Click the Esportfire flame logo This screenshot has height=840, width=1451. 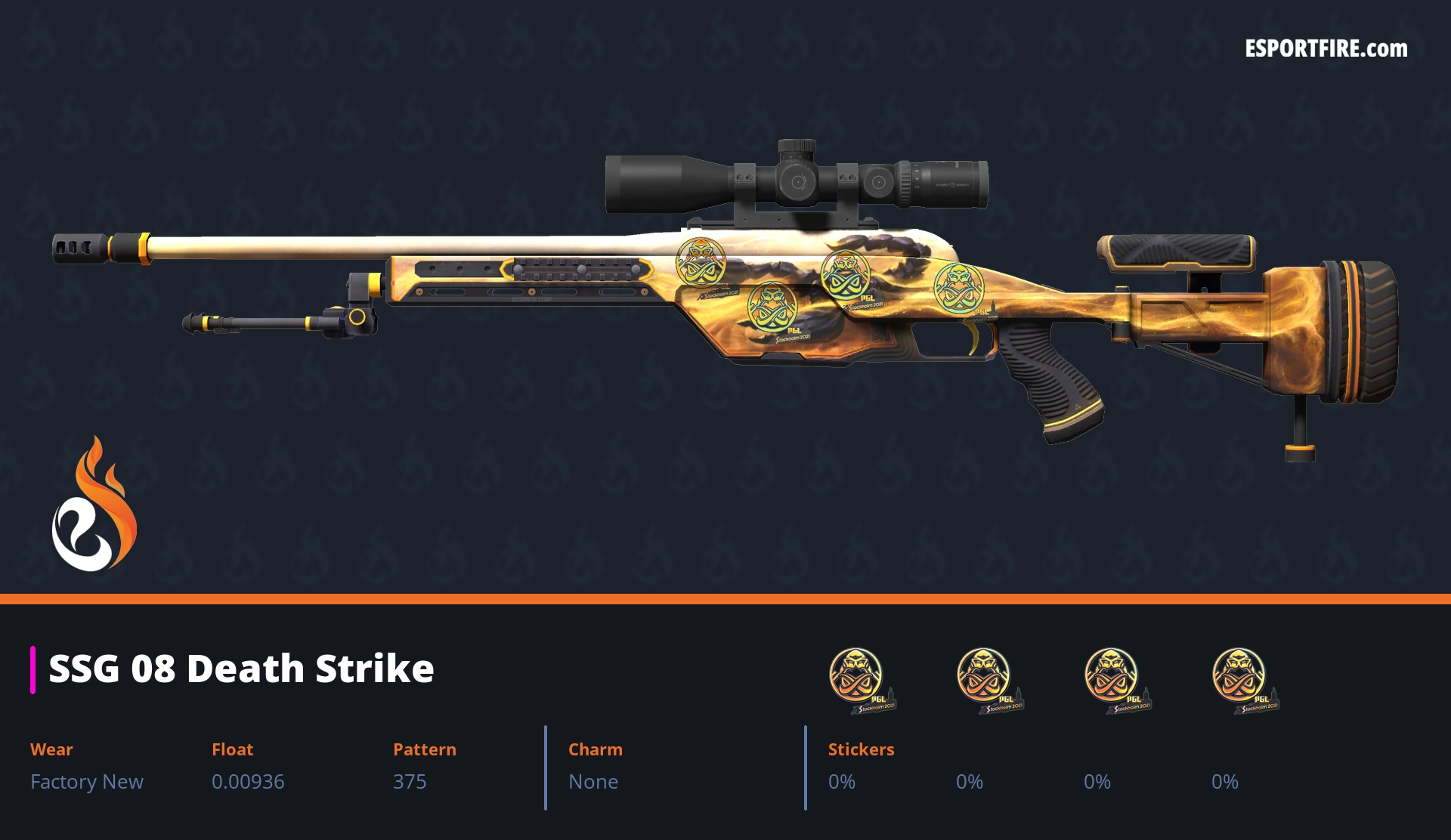[x=94, y=505]
